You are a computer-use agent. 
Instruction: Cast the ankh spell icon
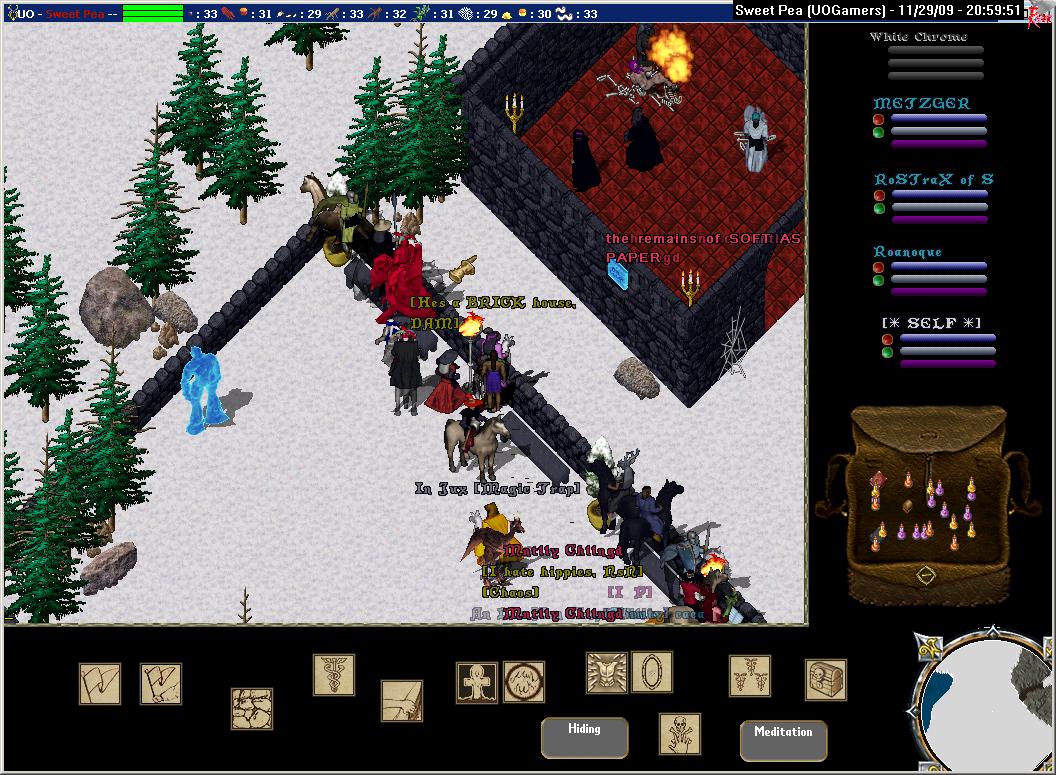pos(477,682)
